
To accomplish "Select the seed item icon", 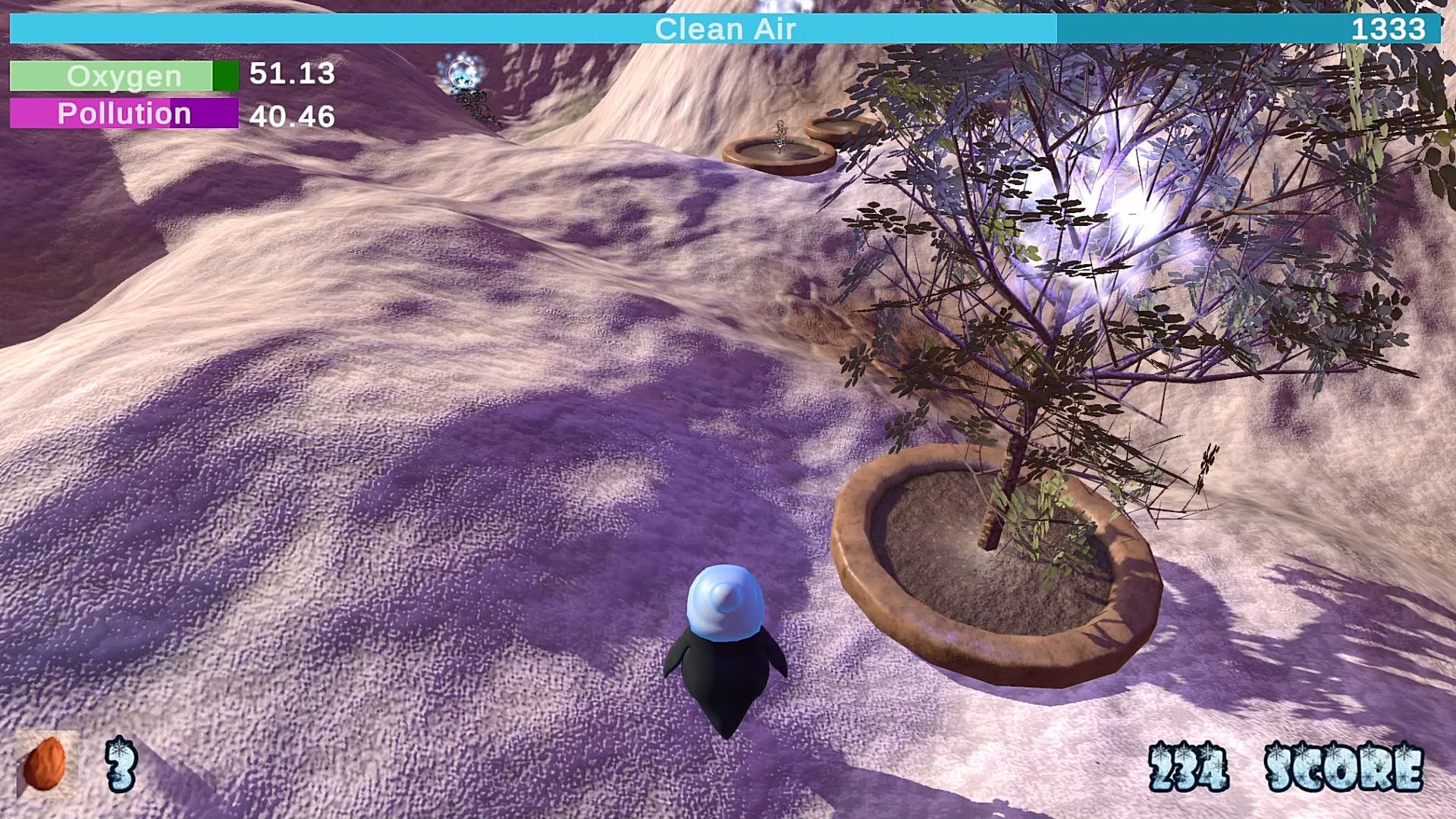I will 45,764.
